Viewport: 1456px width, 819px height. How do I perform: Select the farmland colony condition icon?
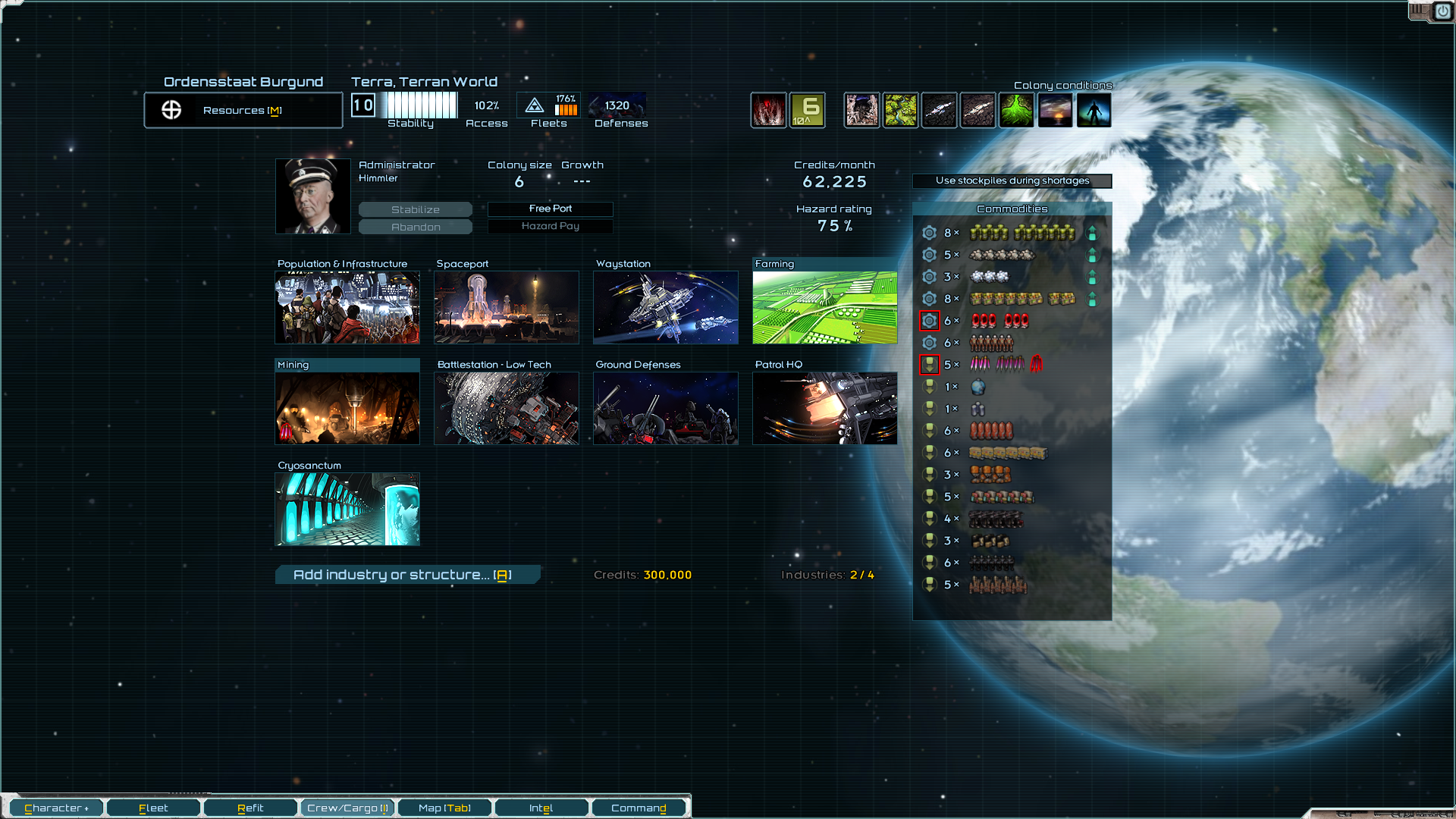tap(901, 109)
